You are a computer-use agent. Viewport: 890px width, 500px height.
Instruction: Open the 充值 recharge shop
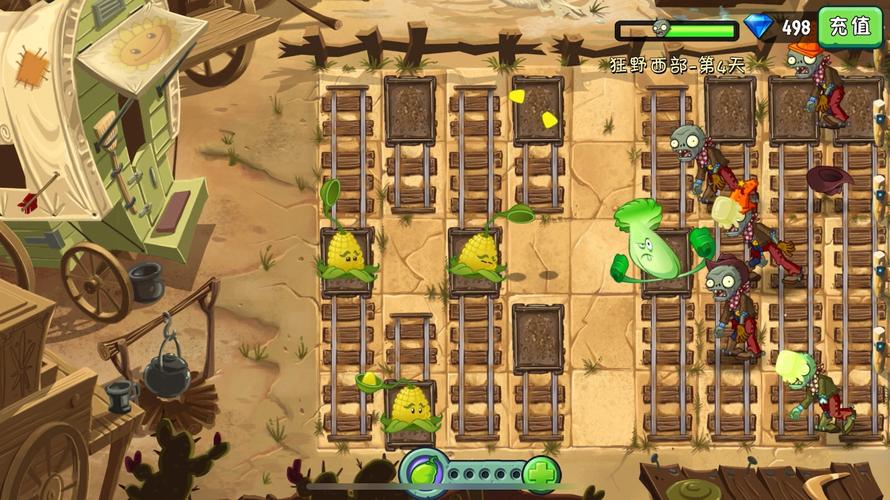(x=850, y=26)
